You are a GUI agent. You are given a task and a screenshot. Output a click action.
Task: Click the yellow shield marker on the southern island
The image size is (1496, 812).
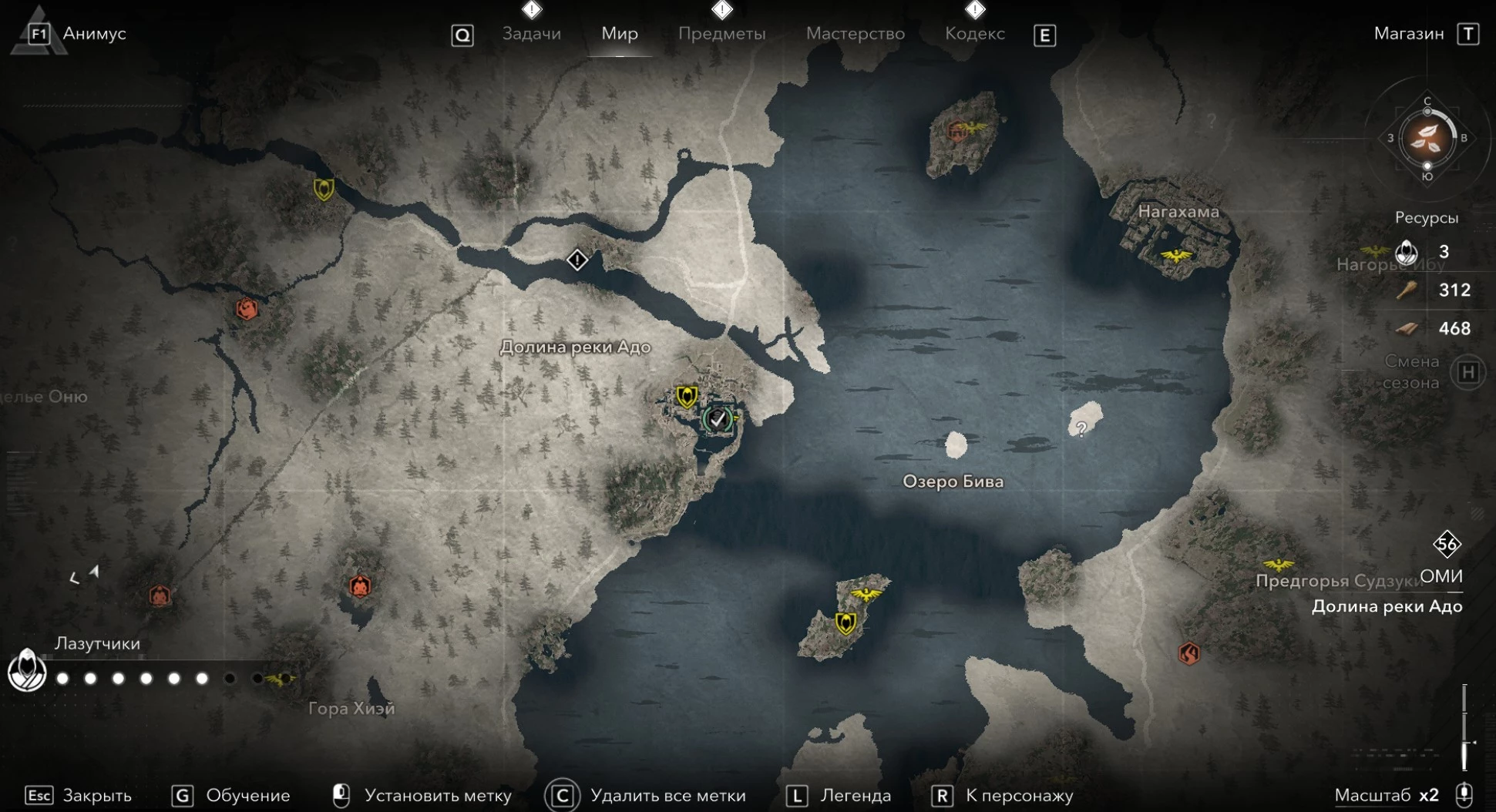click(x=845, y=622)
